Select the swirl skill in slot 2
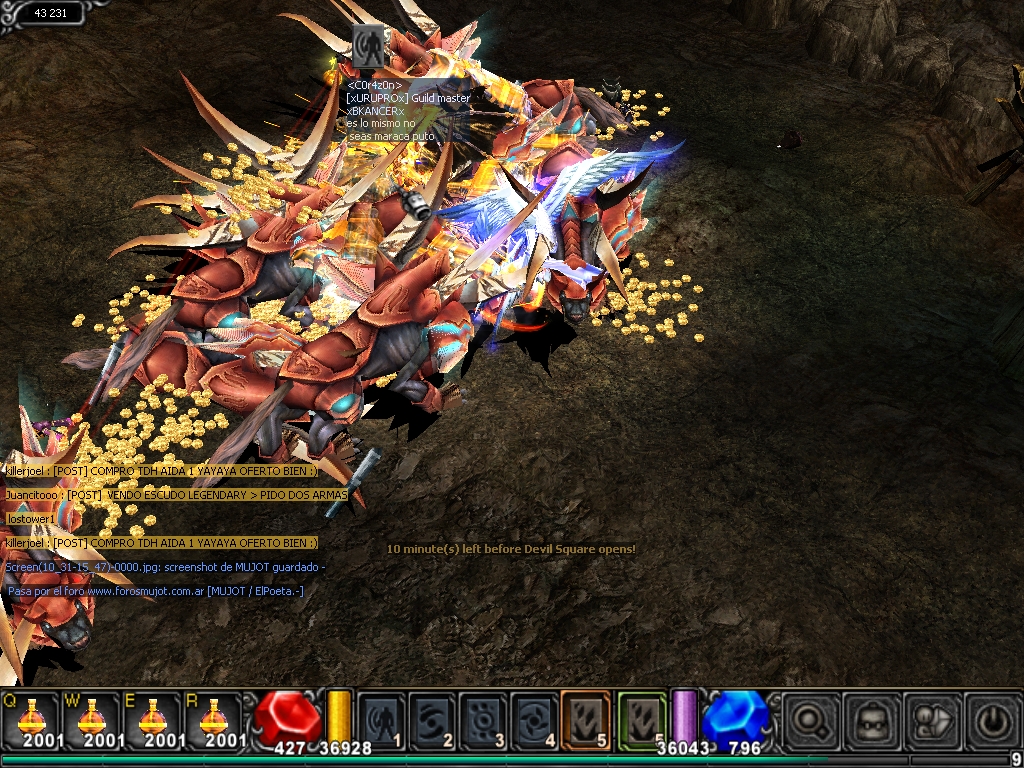1024x768 pixels. coord(433,718)
